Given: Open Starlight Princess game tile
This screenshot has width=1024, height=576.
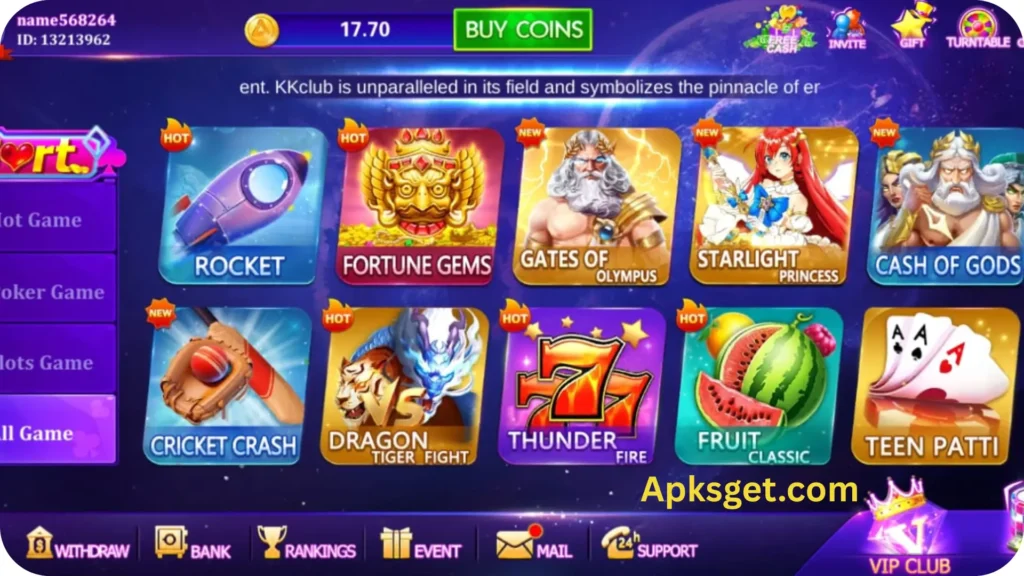Looking at the screenshot, I should coord(774,205).
